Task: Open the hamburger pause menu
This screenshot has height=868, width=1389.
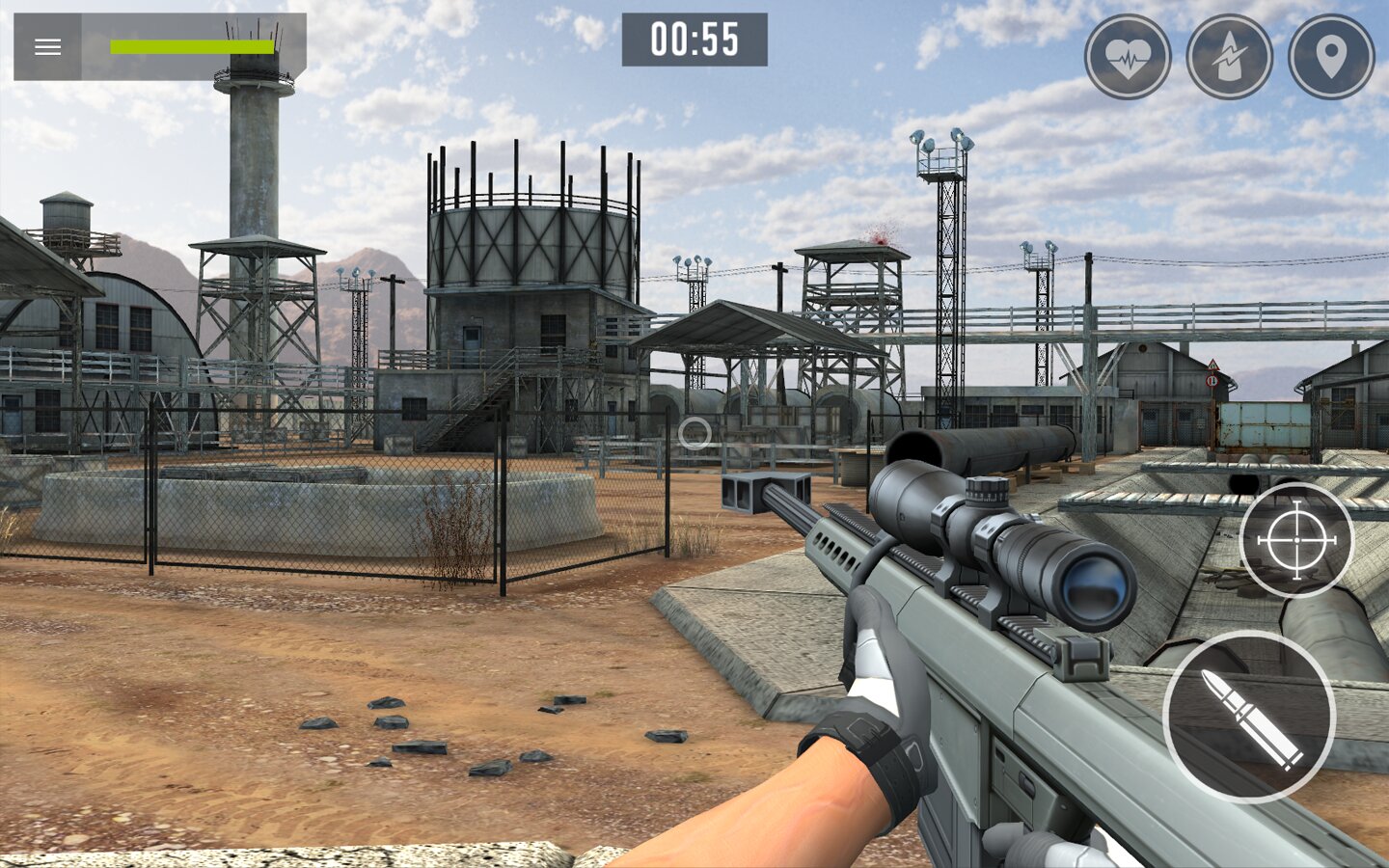Action: 47,47
